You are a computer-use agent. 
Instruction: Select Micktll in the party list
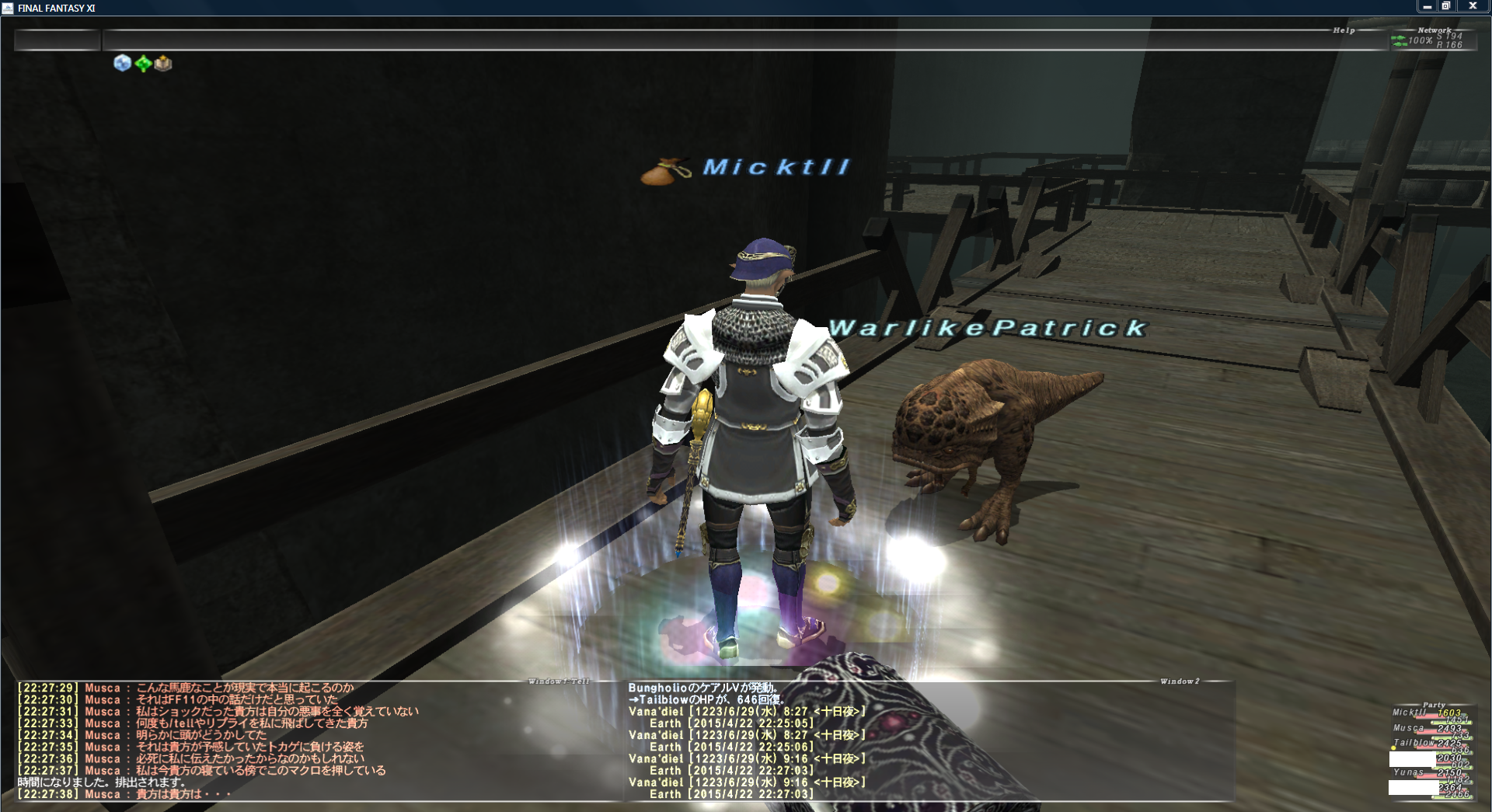(1410, 713)
